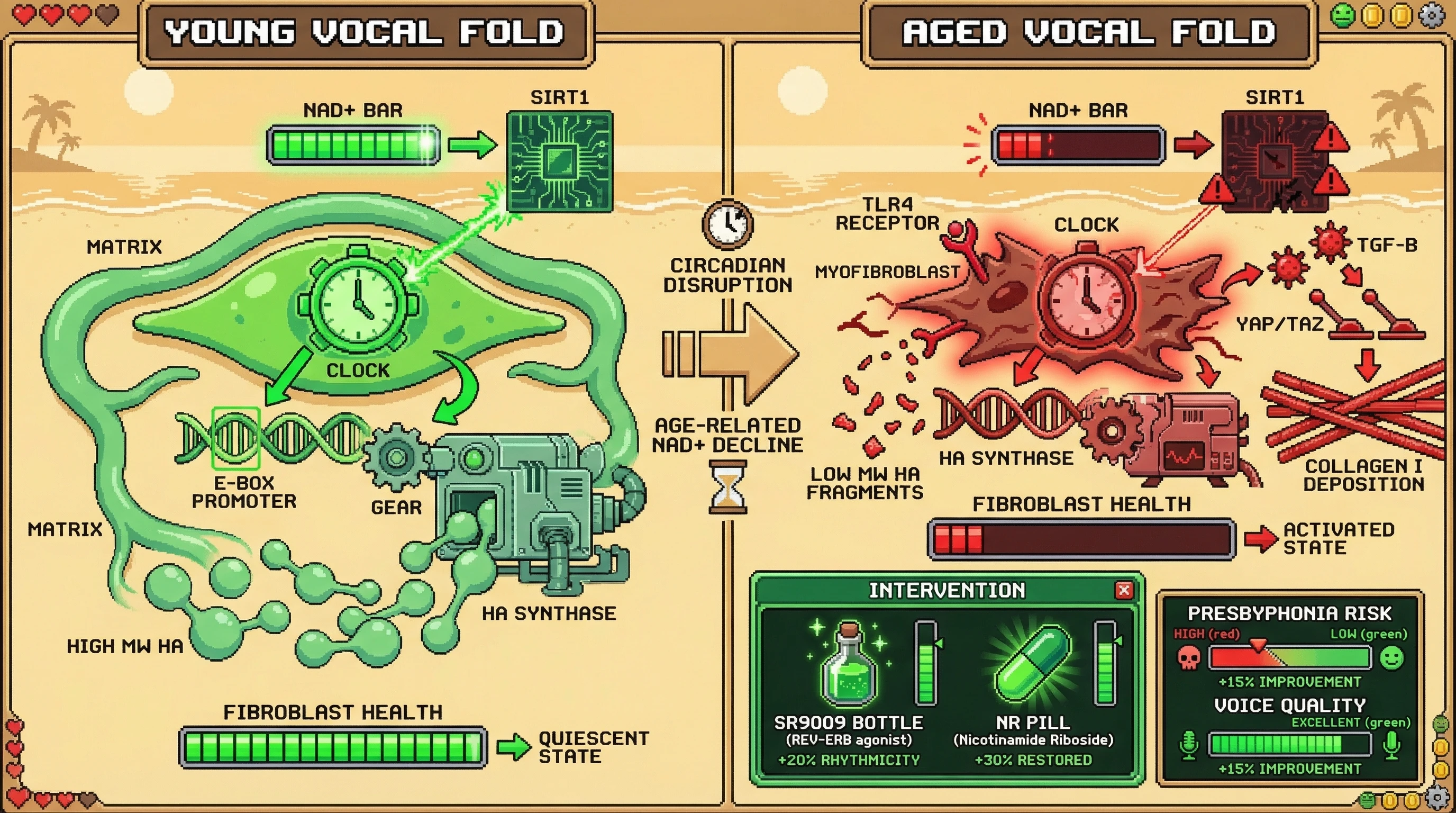
Task: Open settings gear beside Aged Vocal Fold title
Action: (x=1432, y=16)
